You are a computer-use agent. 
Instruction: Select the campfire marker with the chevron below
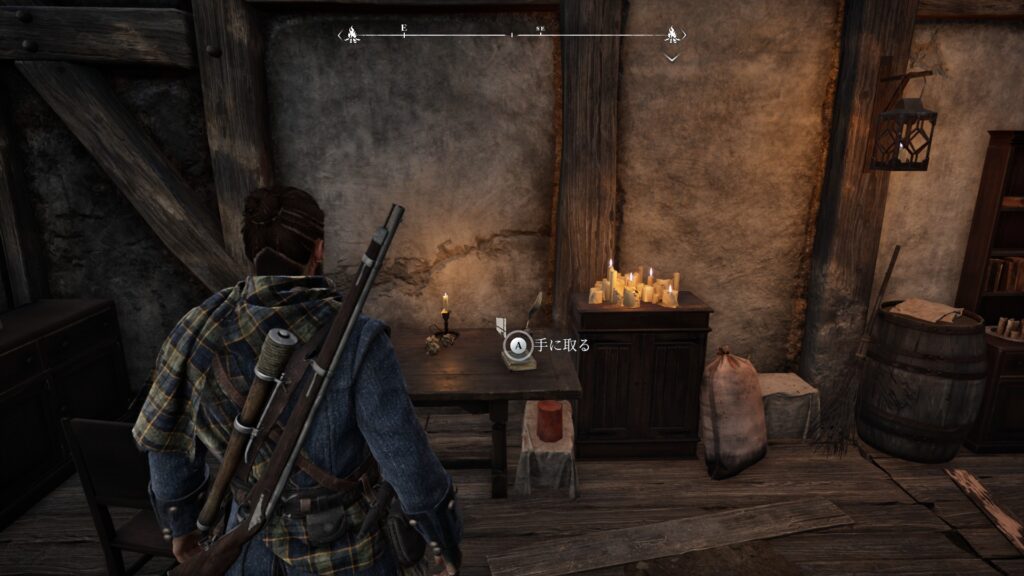click(x=672, y=36)
